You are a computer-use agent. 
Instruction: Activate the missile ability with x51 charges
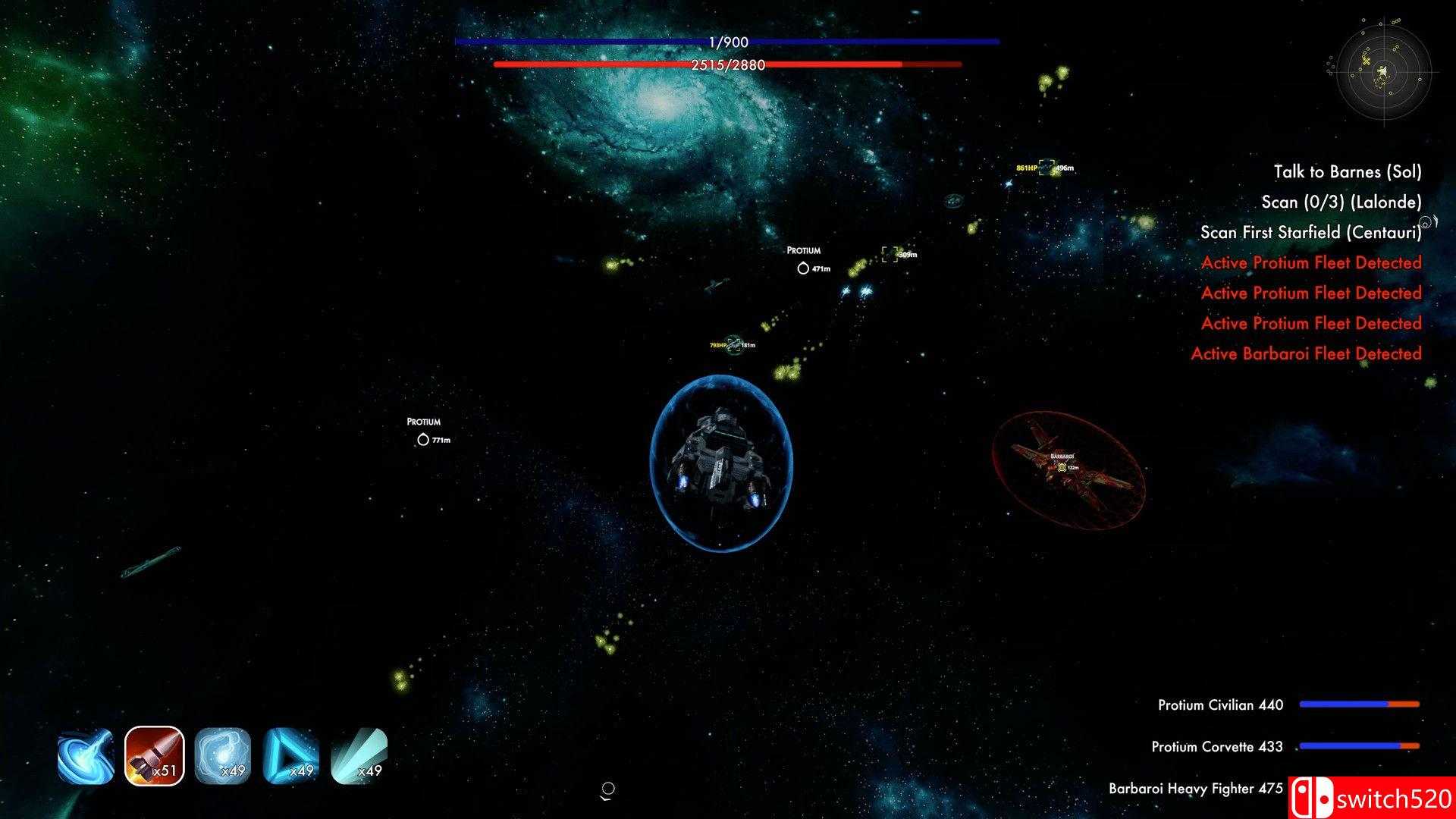click(x=154, y=755)
